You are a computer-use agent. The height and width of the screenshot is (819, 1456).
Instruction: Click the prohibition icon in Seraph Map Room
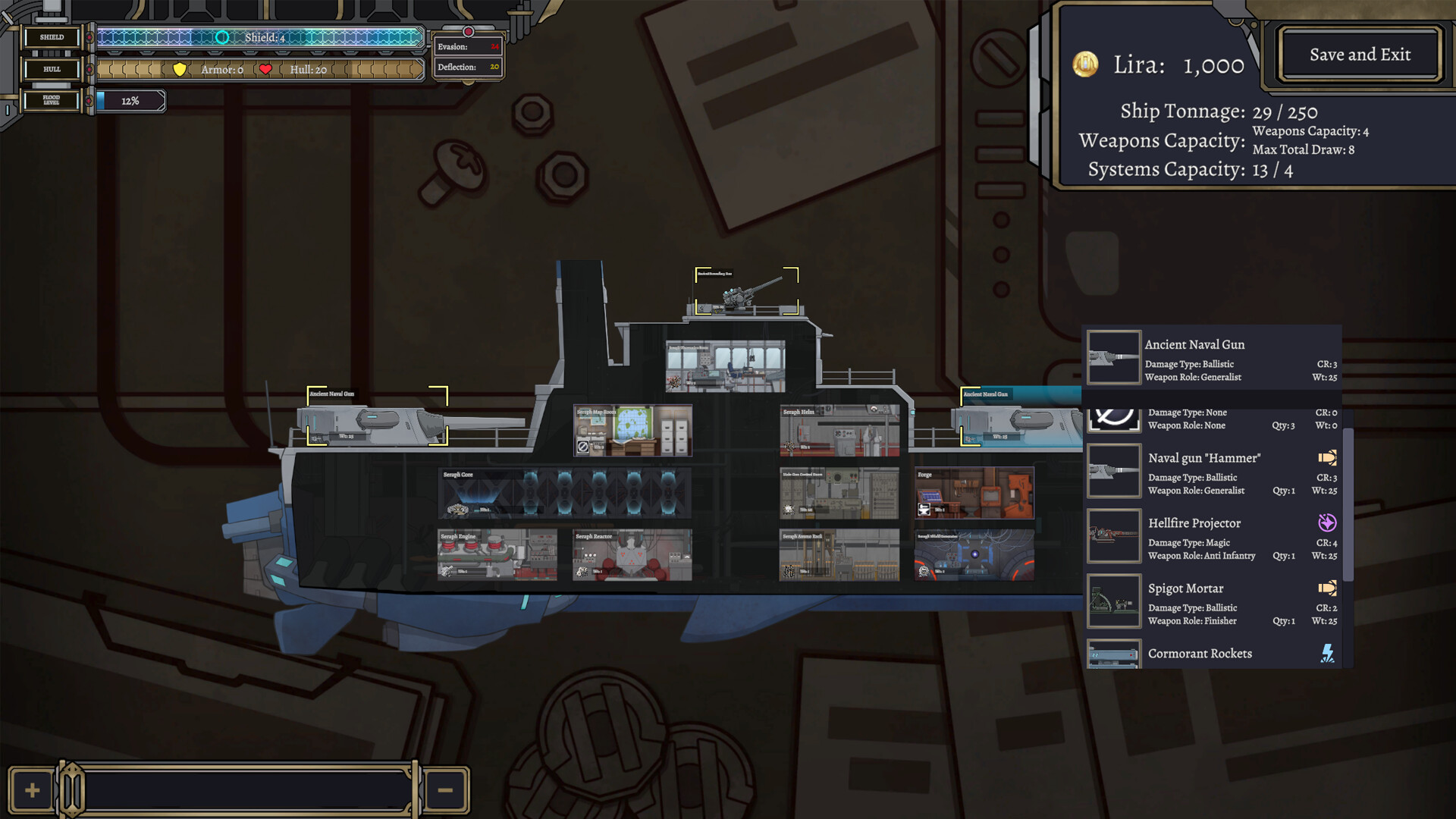[x=585, y=447]
